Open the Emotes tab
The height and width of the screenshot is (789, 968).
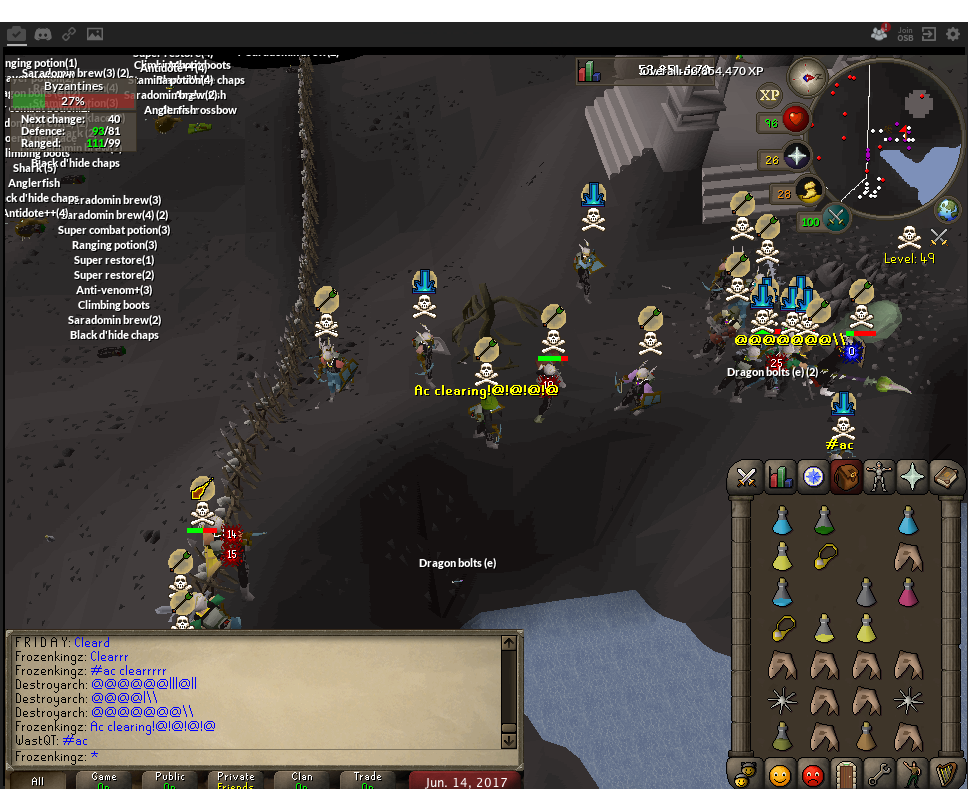tap(912, 774)
